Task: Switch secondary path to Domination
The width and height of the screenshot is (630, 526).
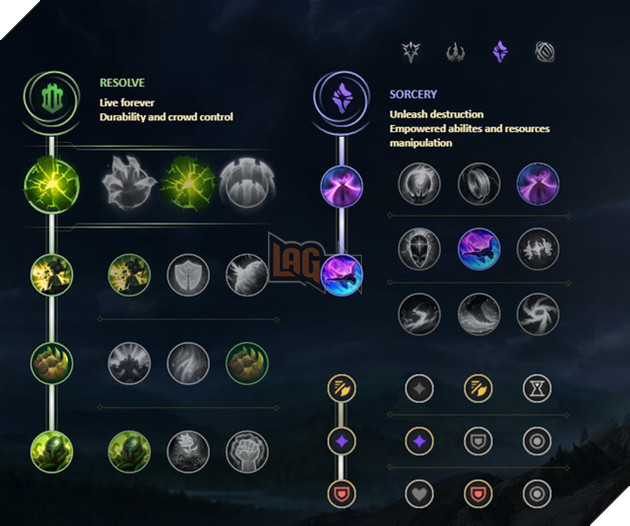Action: [x=455, y=50]
